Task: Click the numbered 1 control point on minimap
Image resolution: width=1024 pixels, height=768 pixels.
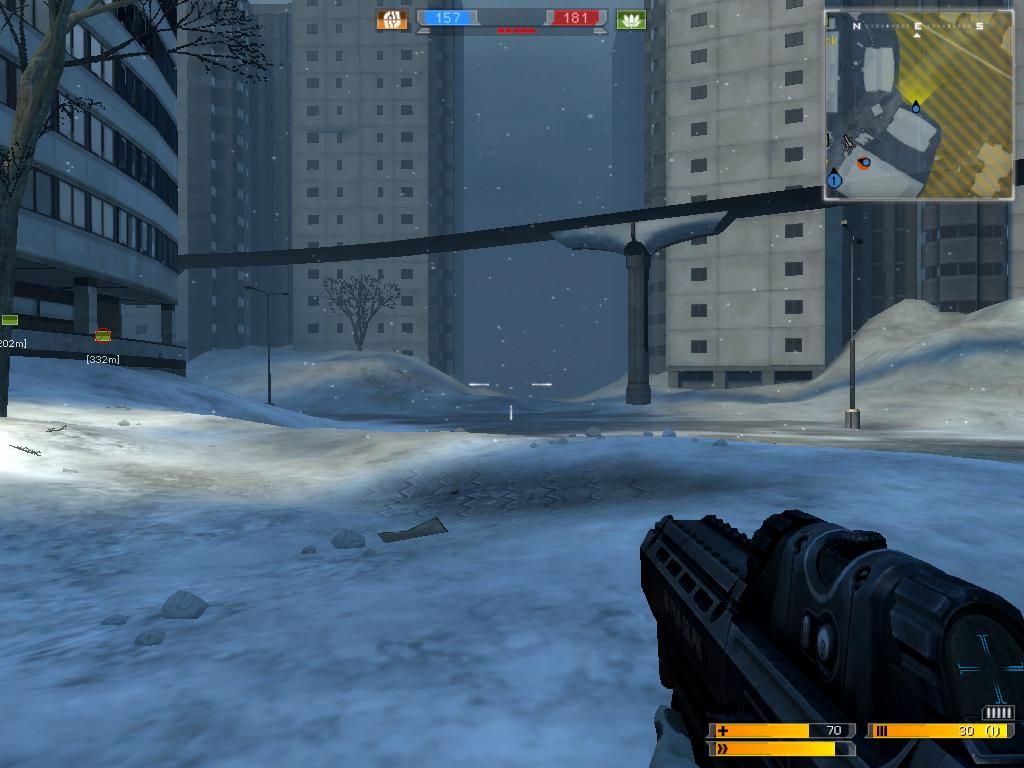Action: point(835,180)
